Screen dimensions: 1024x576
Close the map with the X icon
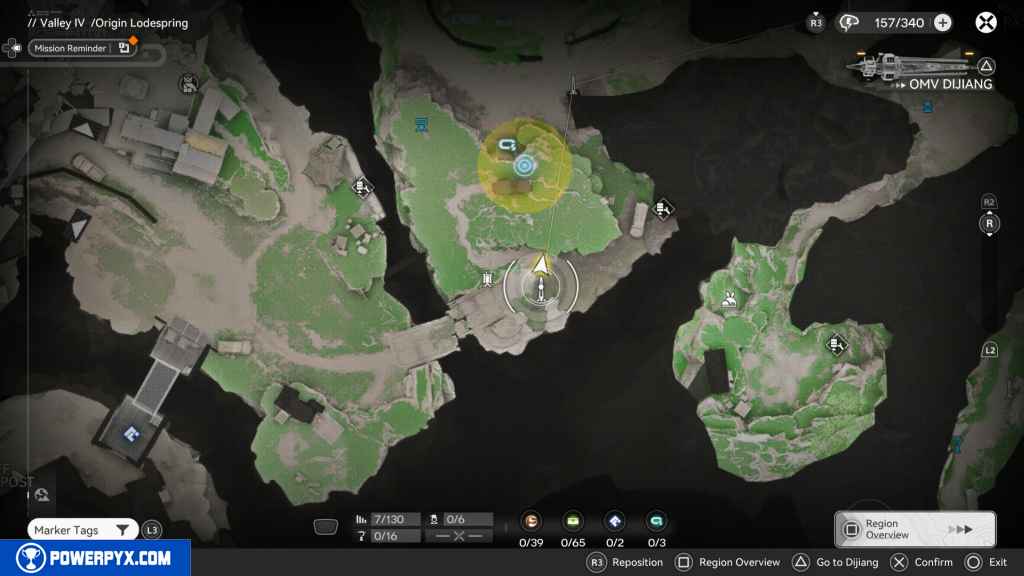pyautogui.click(x=986, y=22)
